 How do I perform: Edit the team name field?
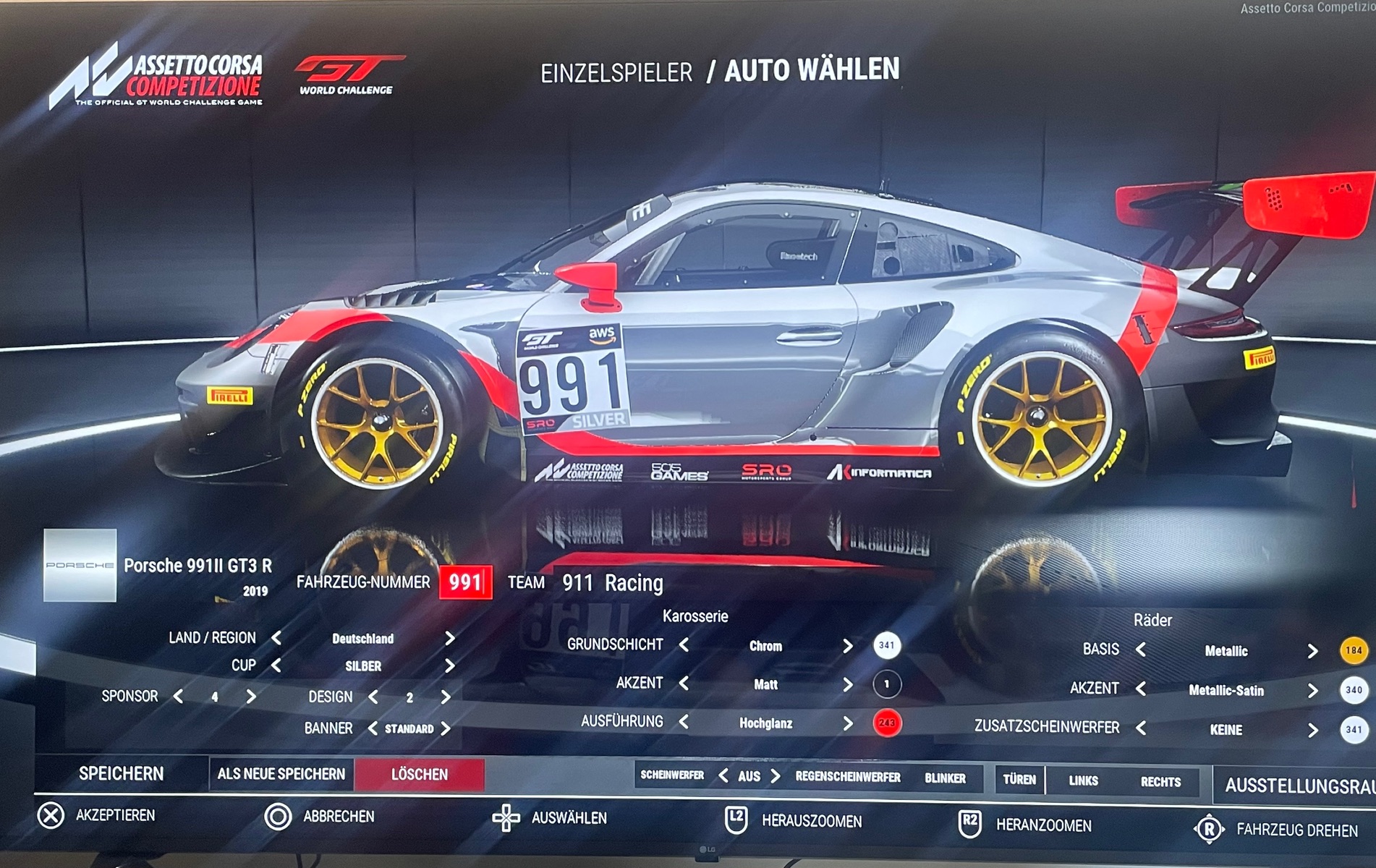[x=612, y=583]
